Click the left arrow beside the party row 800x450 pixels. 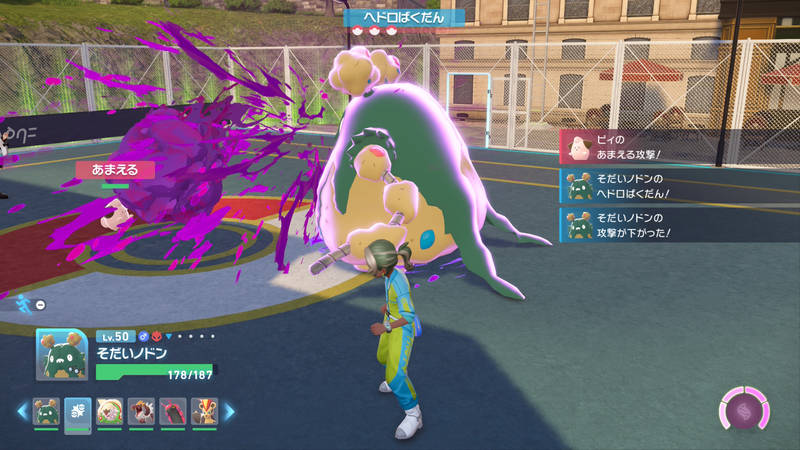[22, 411]
